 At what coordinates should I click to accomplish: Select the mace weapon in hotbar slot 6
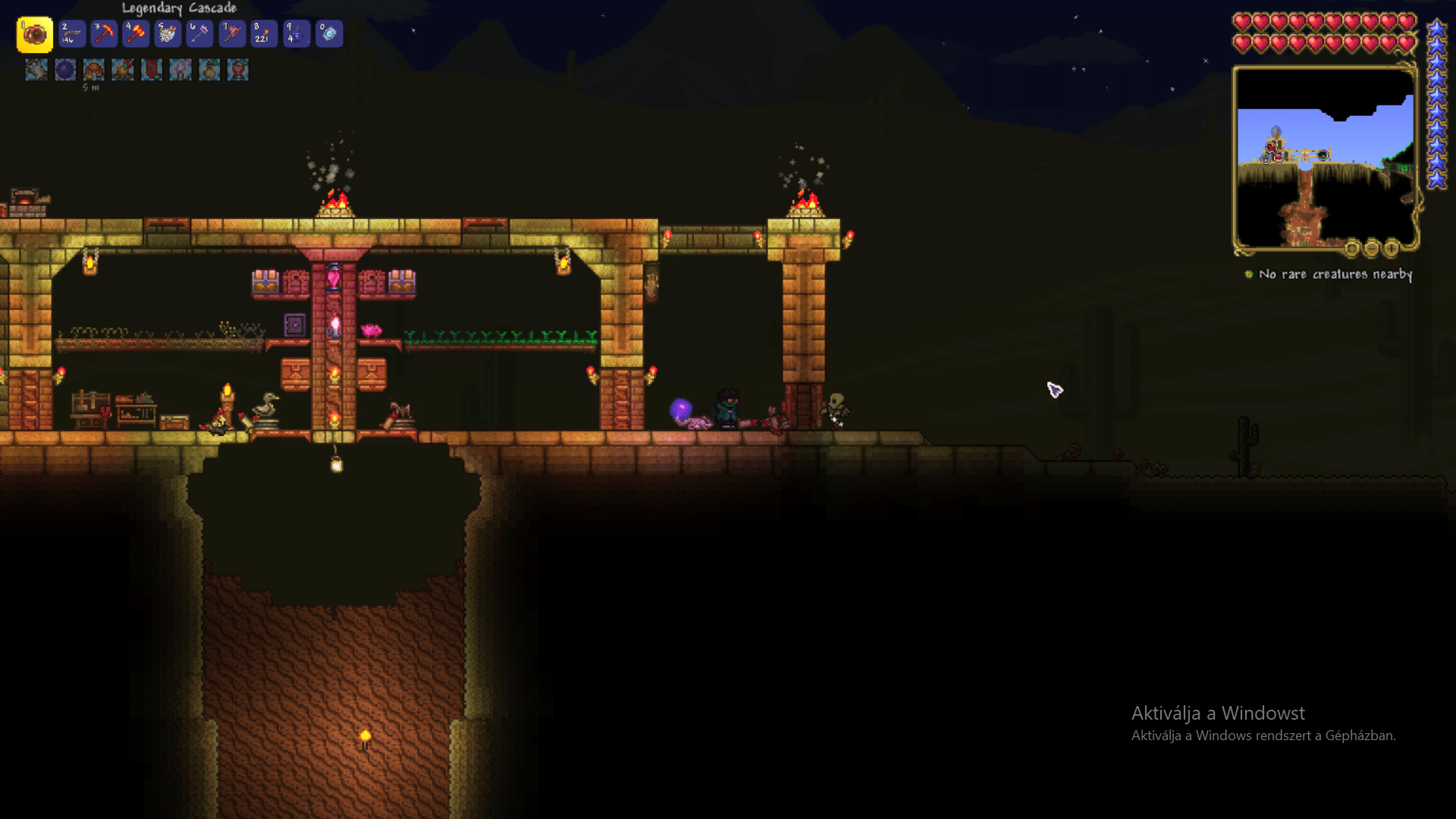[199, 33]
